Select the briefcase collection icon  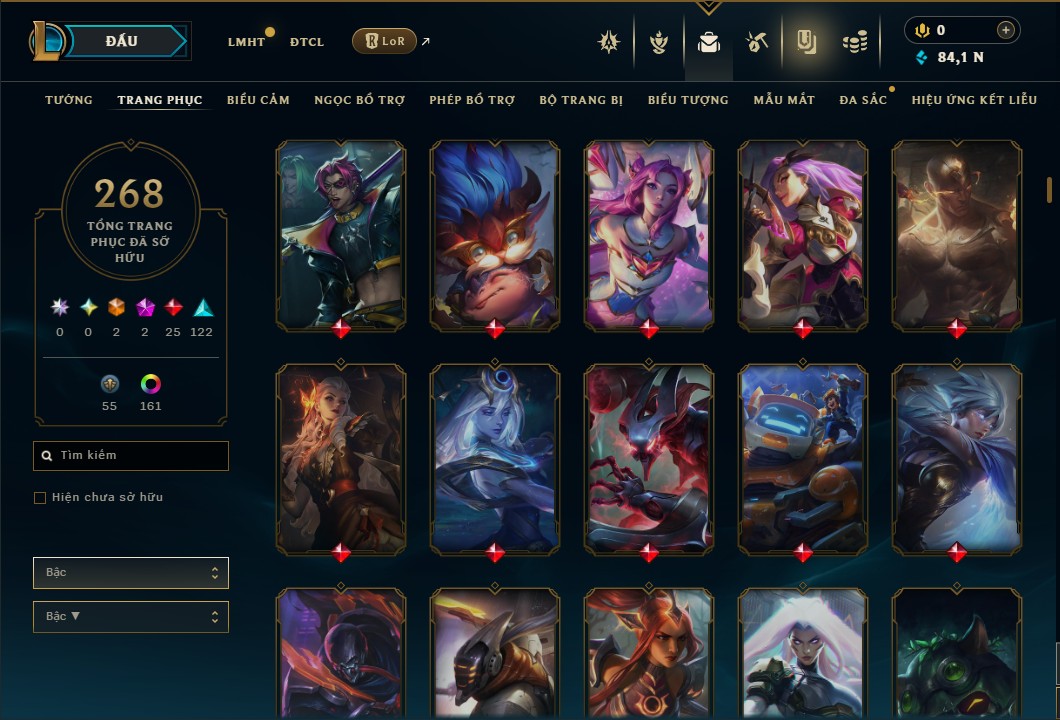point(709,42)
